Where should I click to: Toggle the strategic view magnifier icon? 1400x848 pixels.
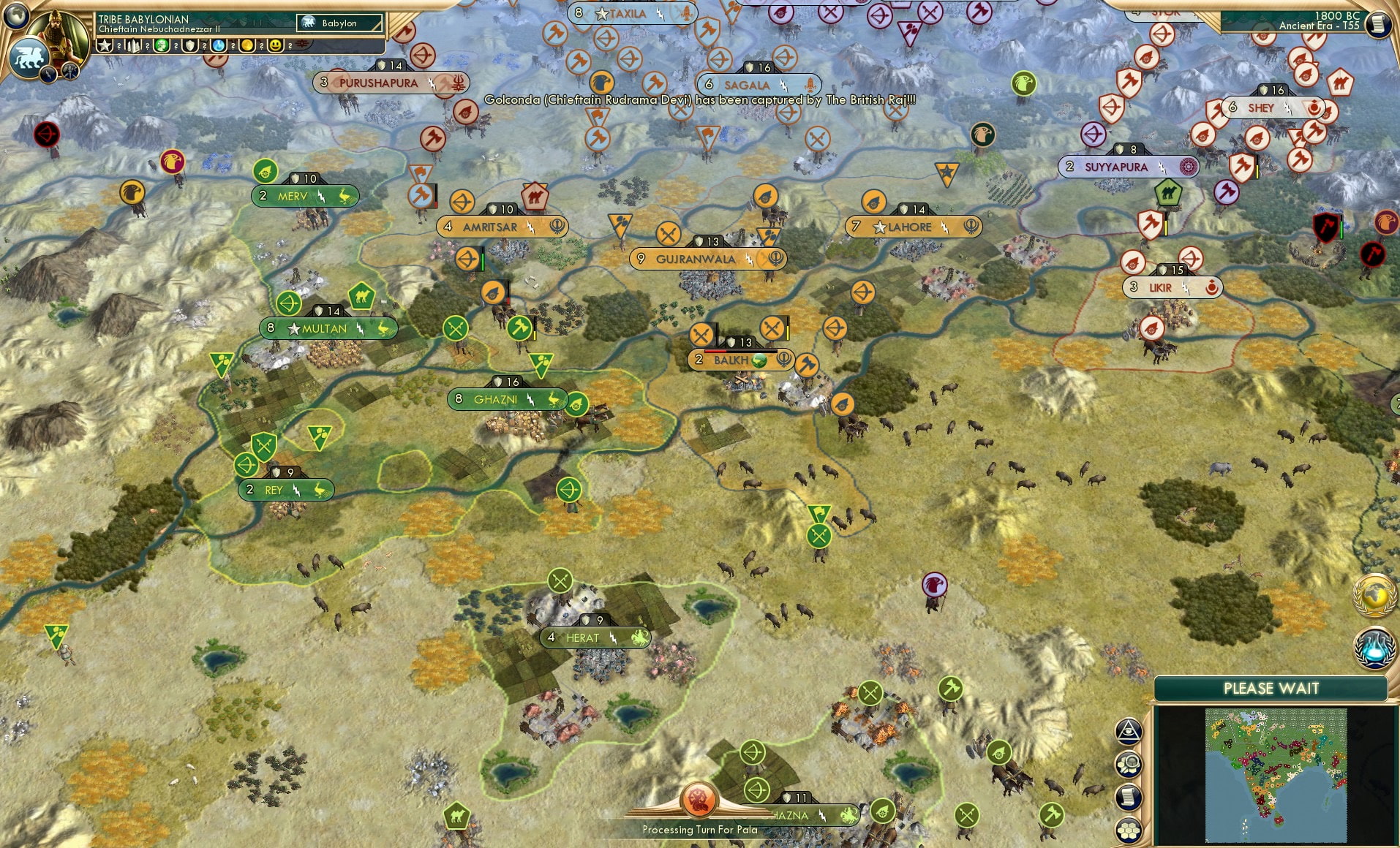[1129, 765]
